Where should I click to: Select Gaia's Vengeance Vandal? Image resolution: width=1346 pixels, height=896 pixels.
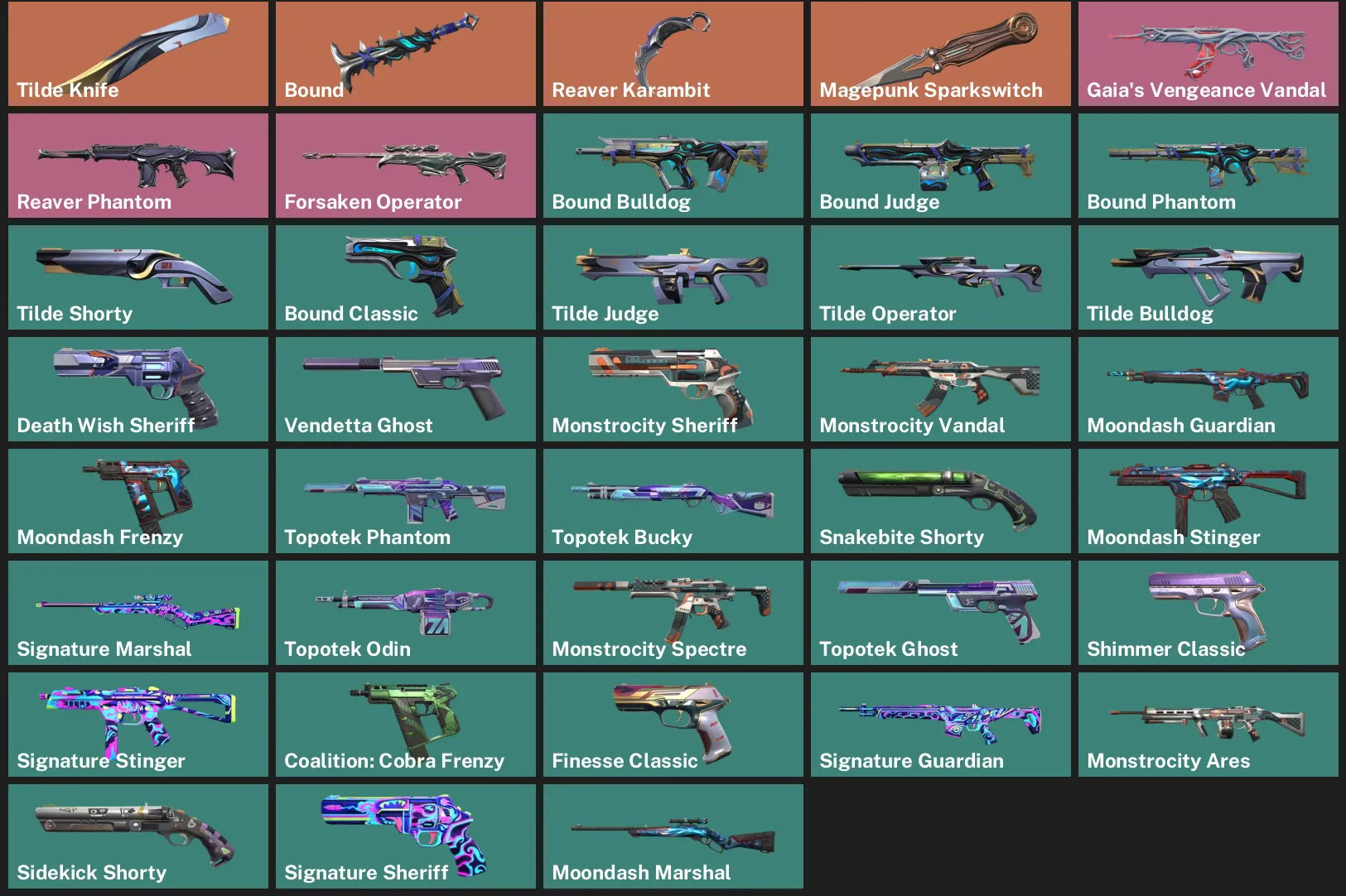coord(1208,53)
